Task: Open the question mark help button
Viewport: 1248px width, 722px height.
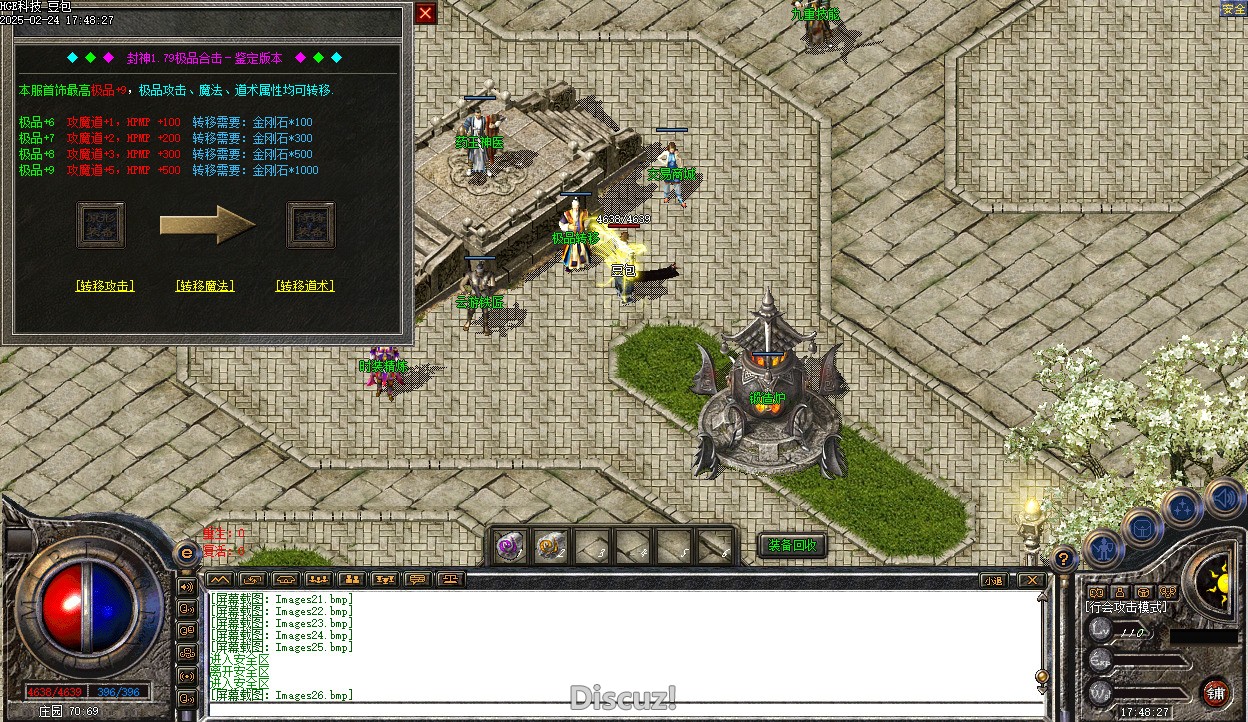Action: click(x=1064, y=559)
